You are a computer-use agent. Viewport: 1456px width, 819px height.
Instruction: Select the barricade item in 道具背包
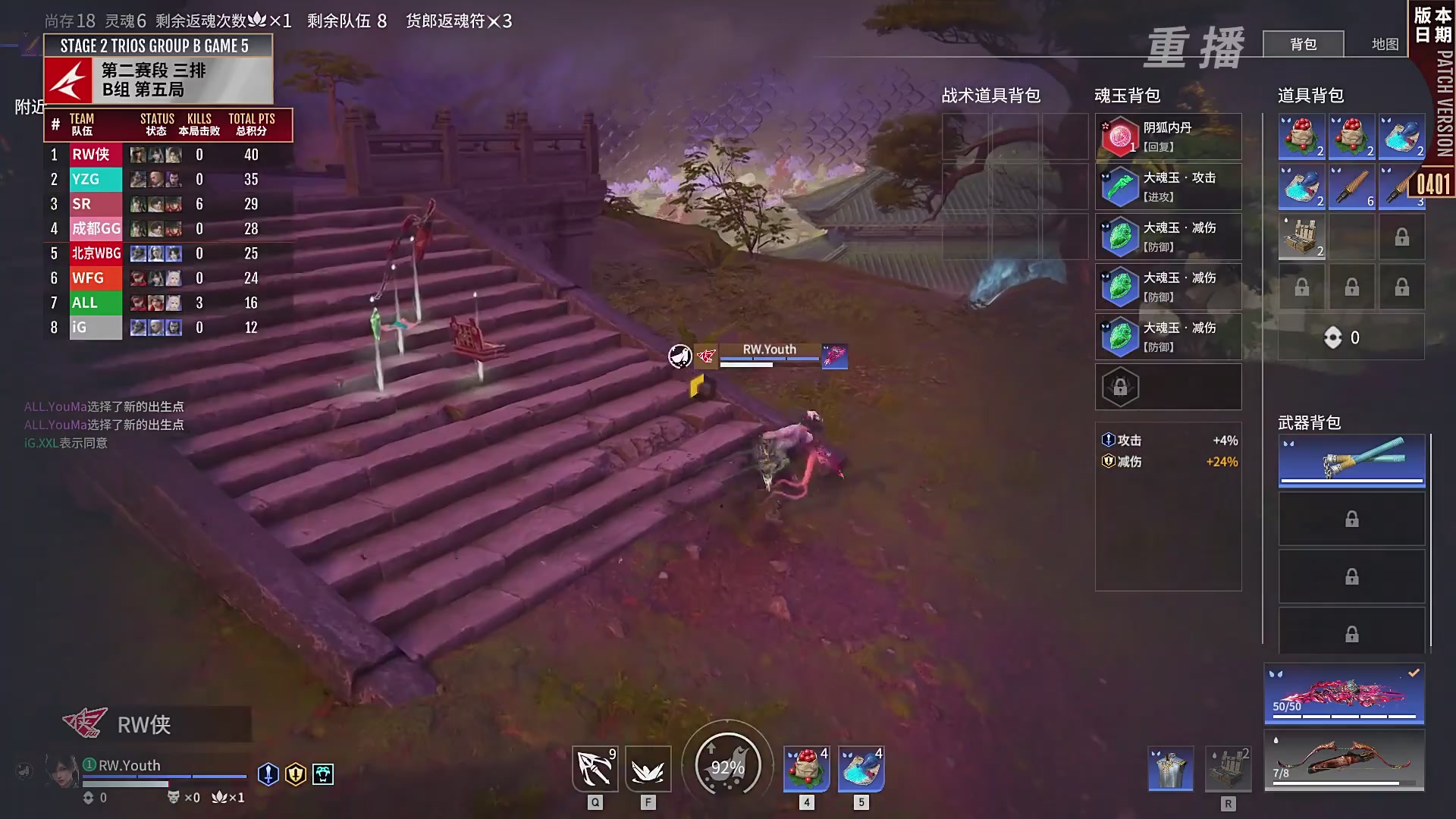(x=1301, y=237)
